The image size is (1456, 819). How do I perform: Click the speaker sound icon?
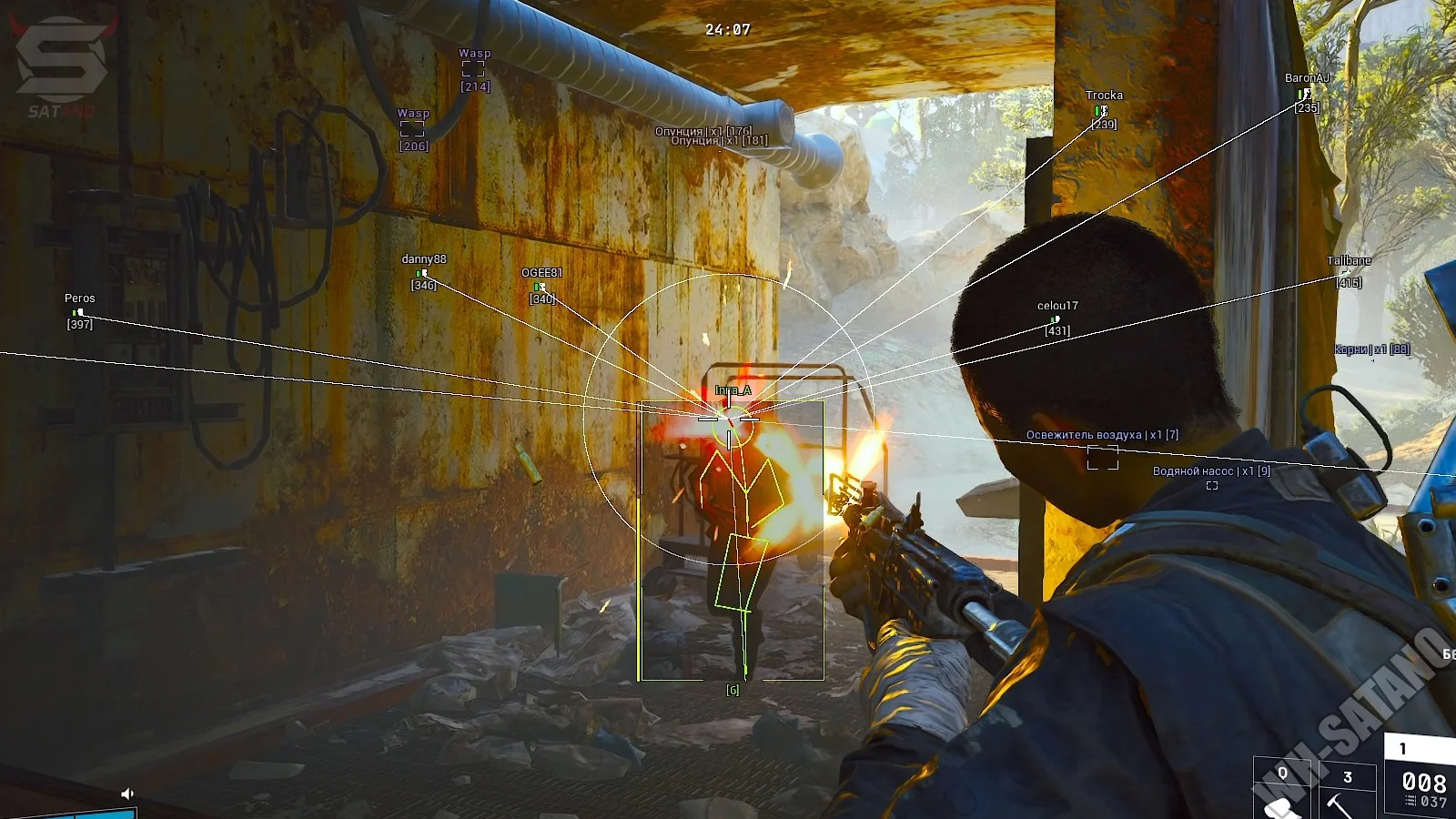point(127,794)
